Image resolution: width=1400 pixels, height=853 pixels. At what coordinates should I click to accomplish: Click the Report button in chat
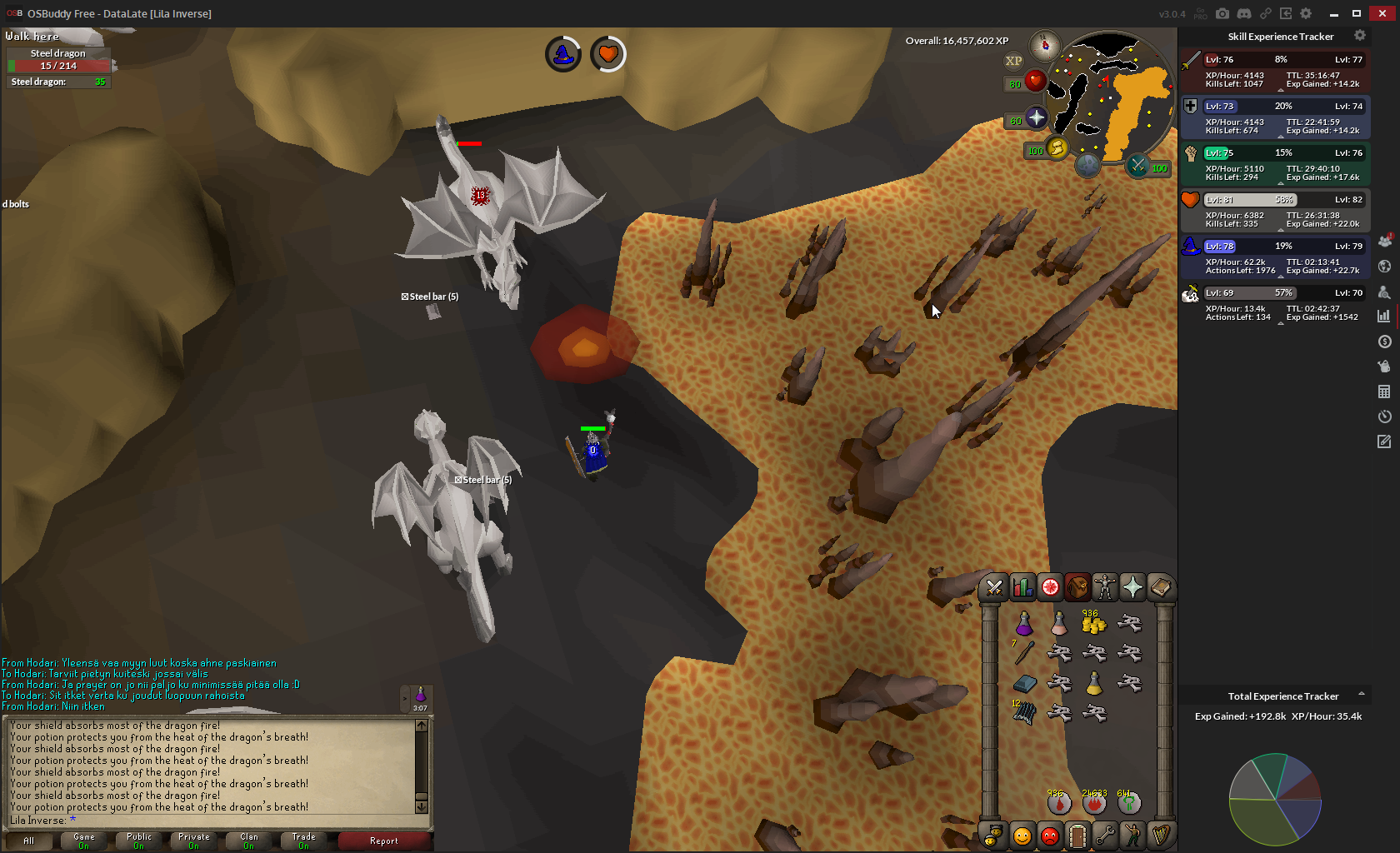[384, 841]
